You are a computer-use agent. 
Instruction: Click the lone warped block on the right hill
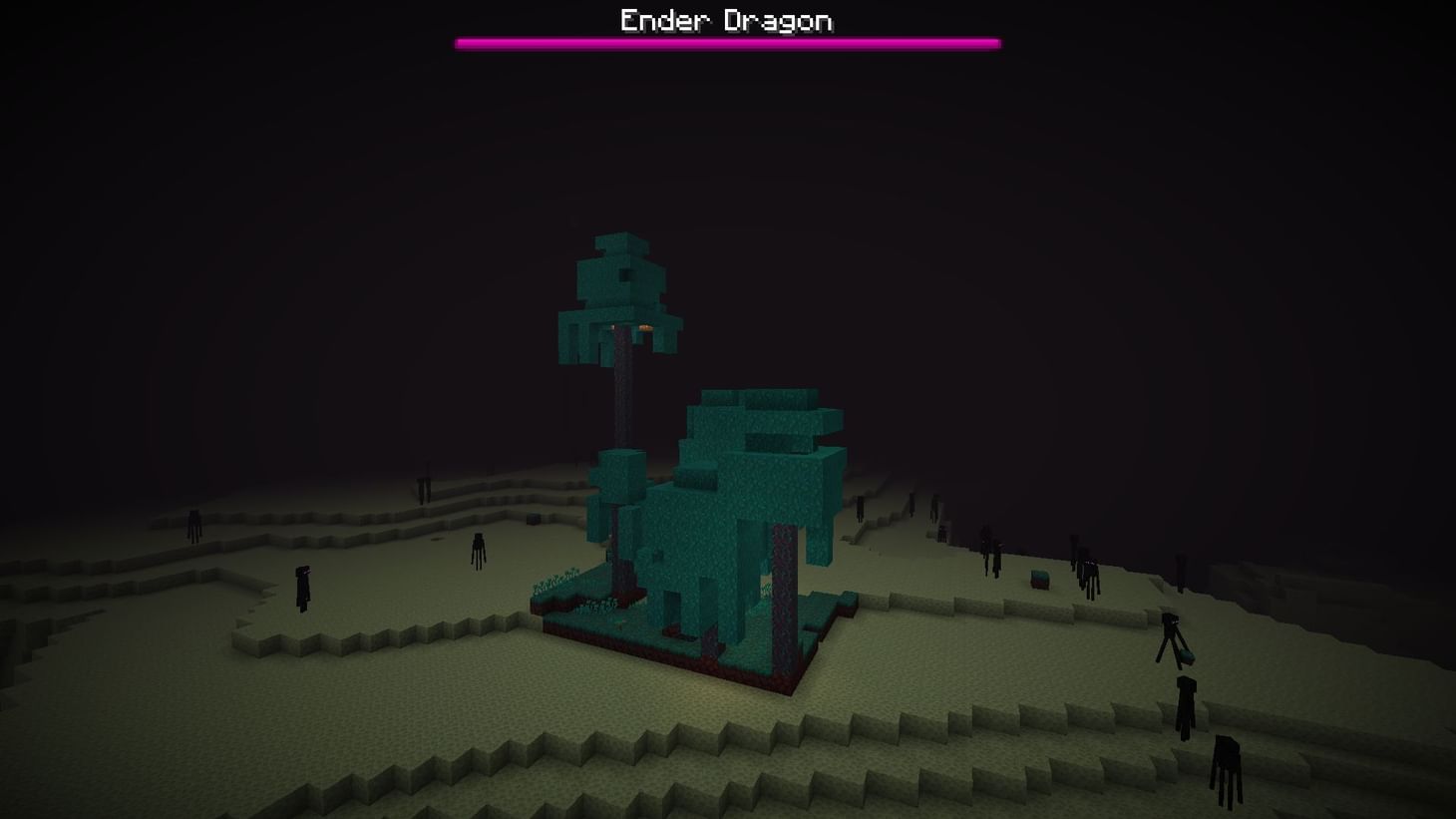[1039, 579]
